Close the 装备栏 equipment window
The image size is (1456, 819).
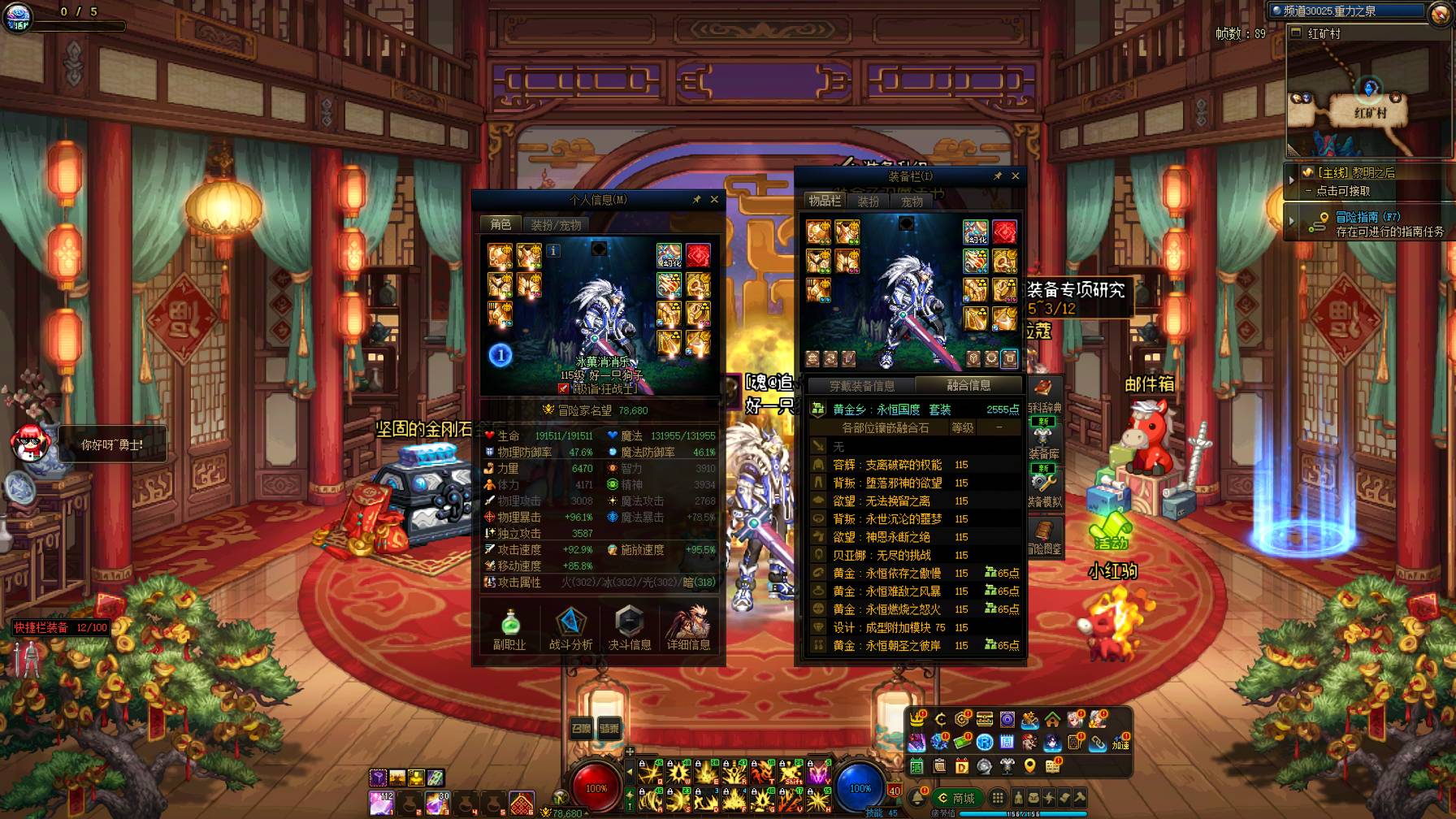click(1015, 175)
